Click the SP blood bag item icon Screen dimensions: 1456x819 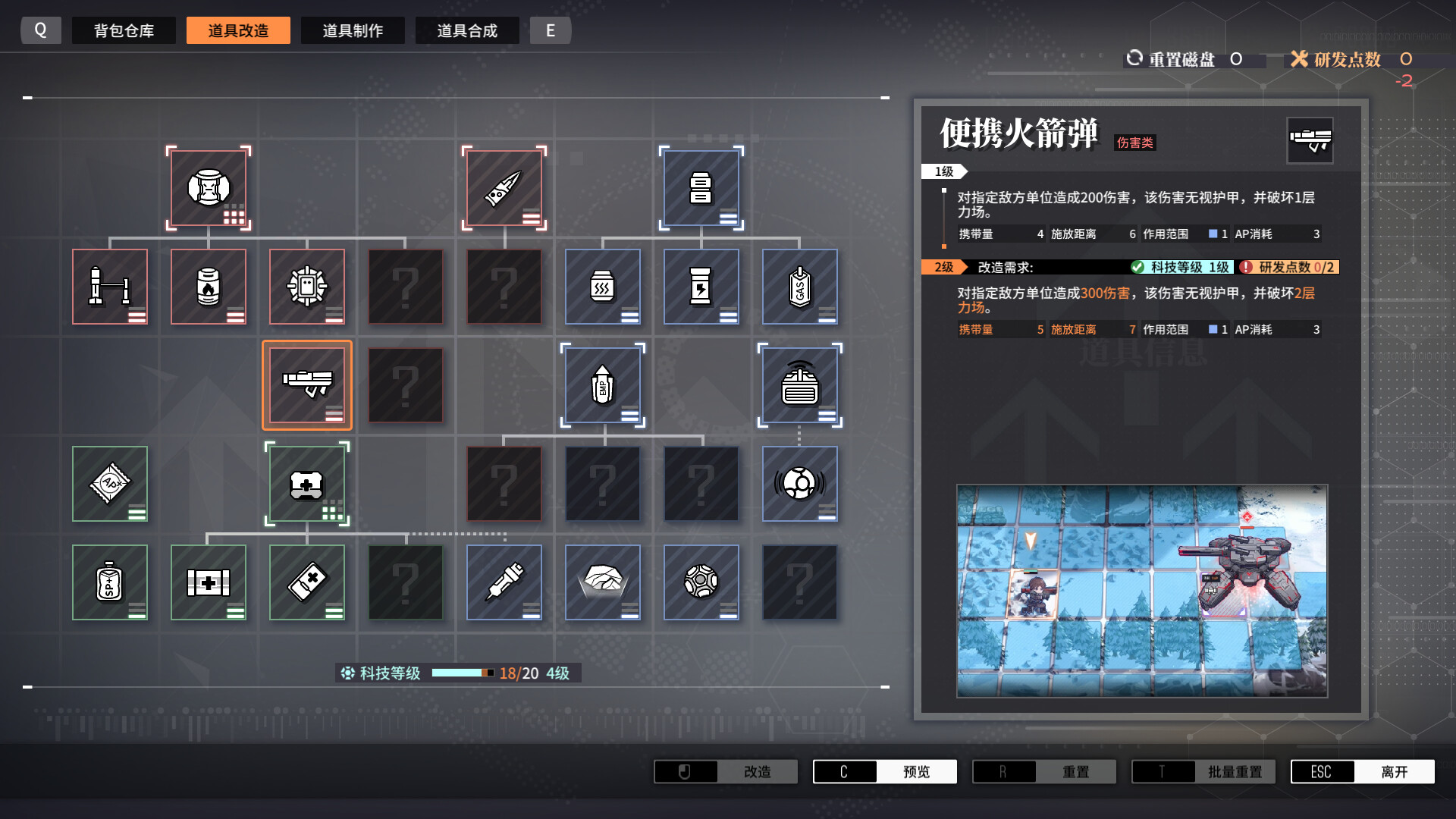(110, 582)
